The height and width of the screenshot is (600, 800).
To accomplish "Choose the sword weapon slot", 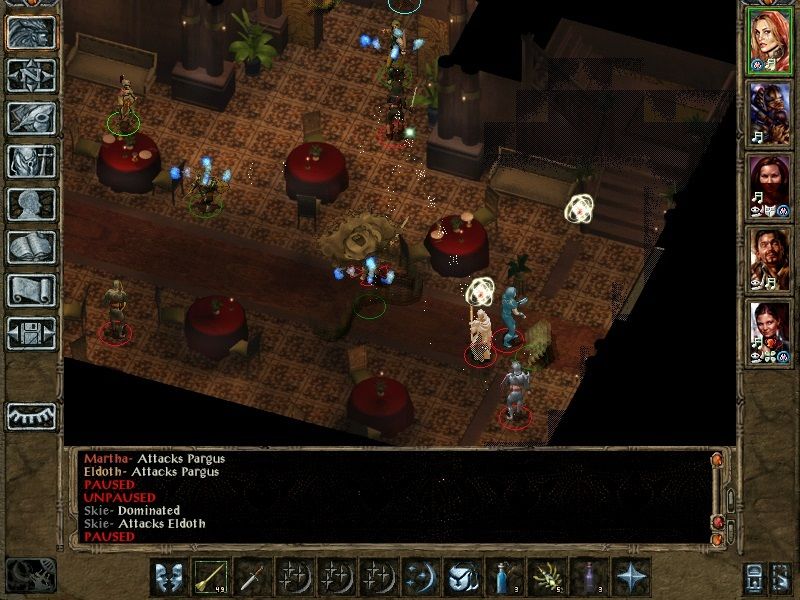I will click(x=252, y=577).
